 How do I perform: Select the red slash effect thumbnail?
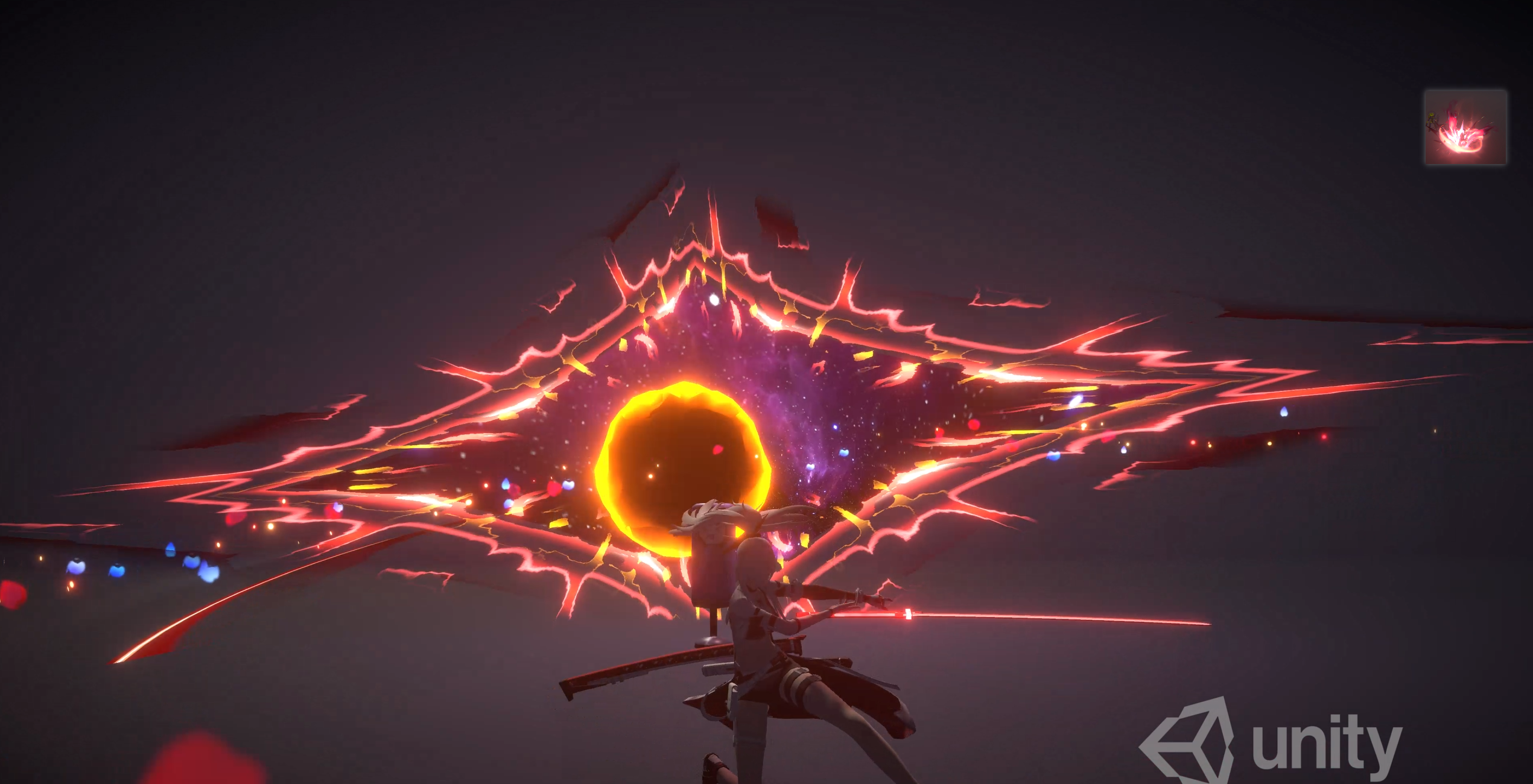click(x=1465, y=127)
